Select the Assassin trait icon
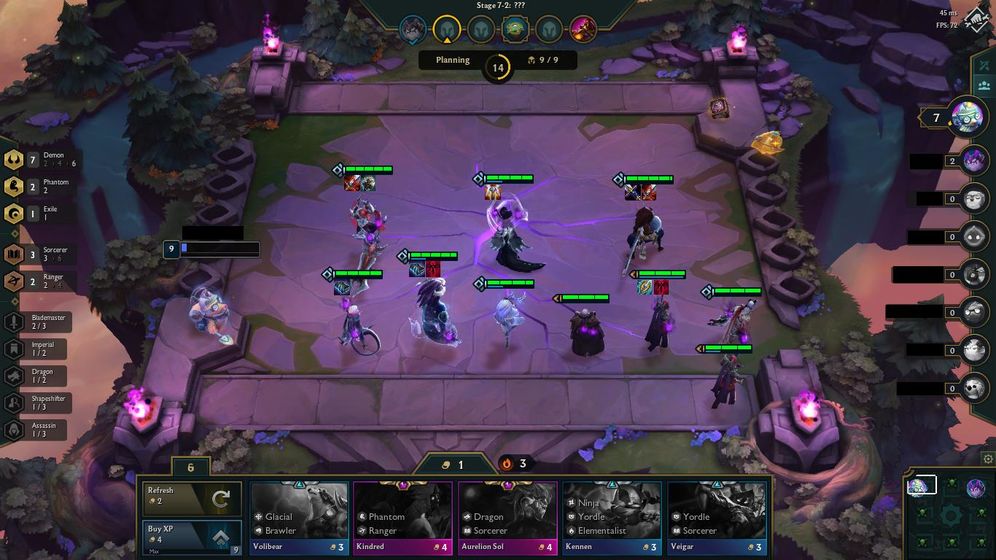 click(14, 430)
